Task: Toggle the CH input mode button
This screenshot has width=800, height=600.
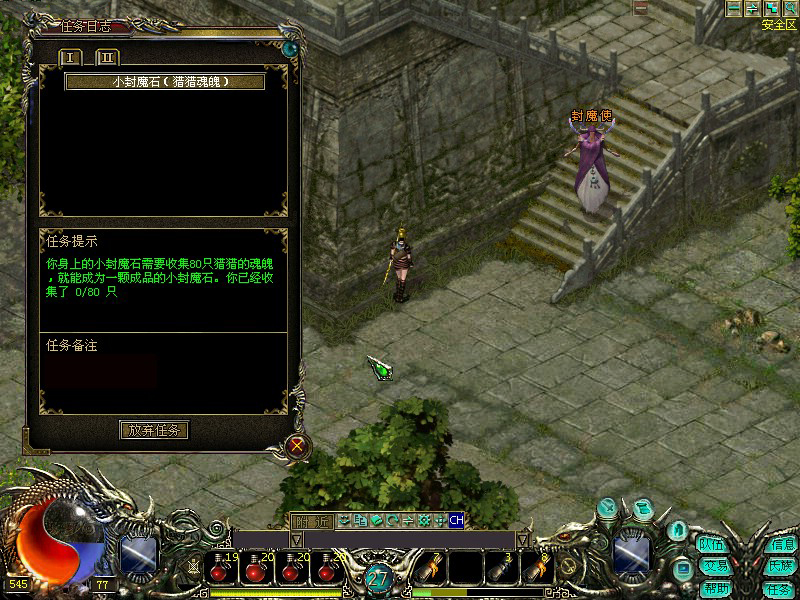Action: [x=456, y=520]
